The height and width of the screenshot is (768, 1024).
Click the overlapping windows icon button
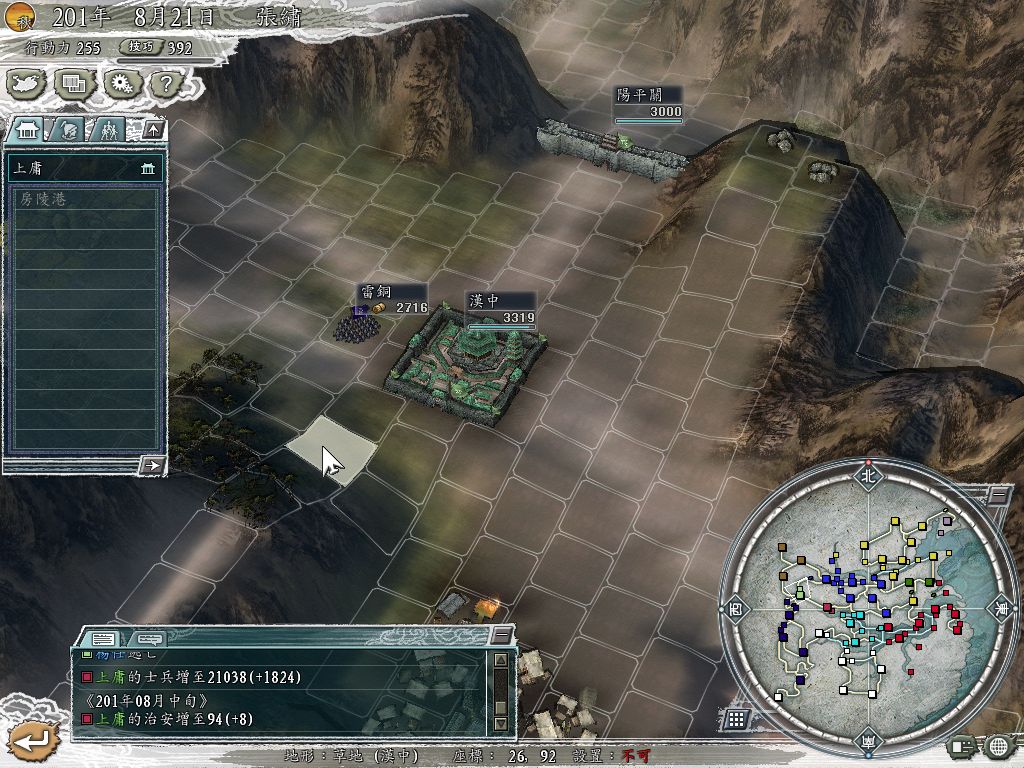74,84
